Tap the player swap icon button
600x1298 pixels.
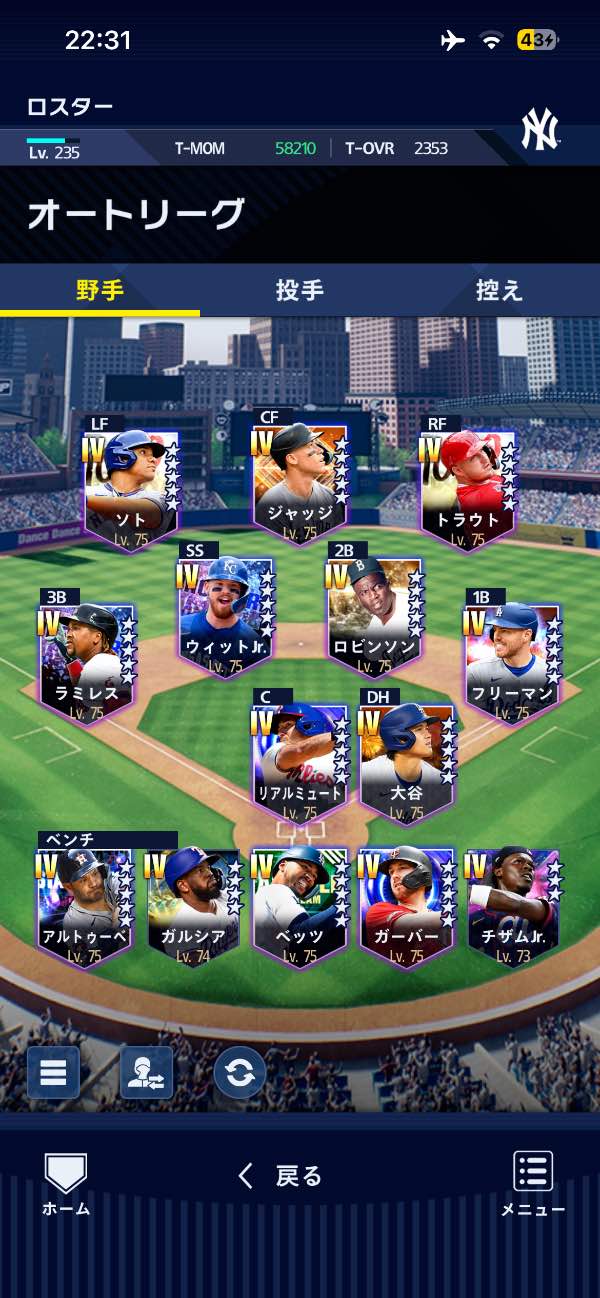coord(146,1072)
